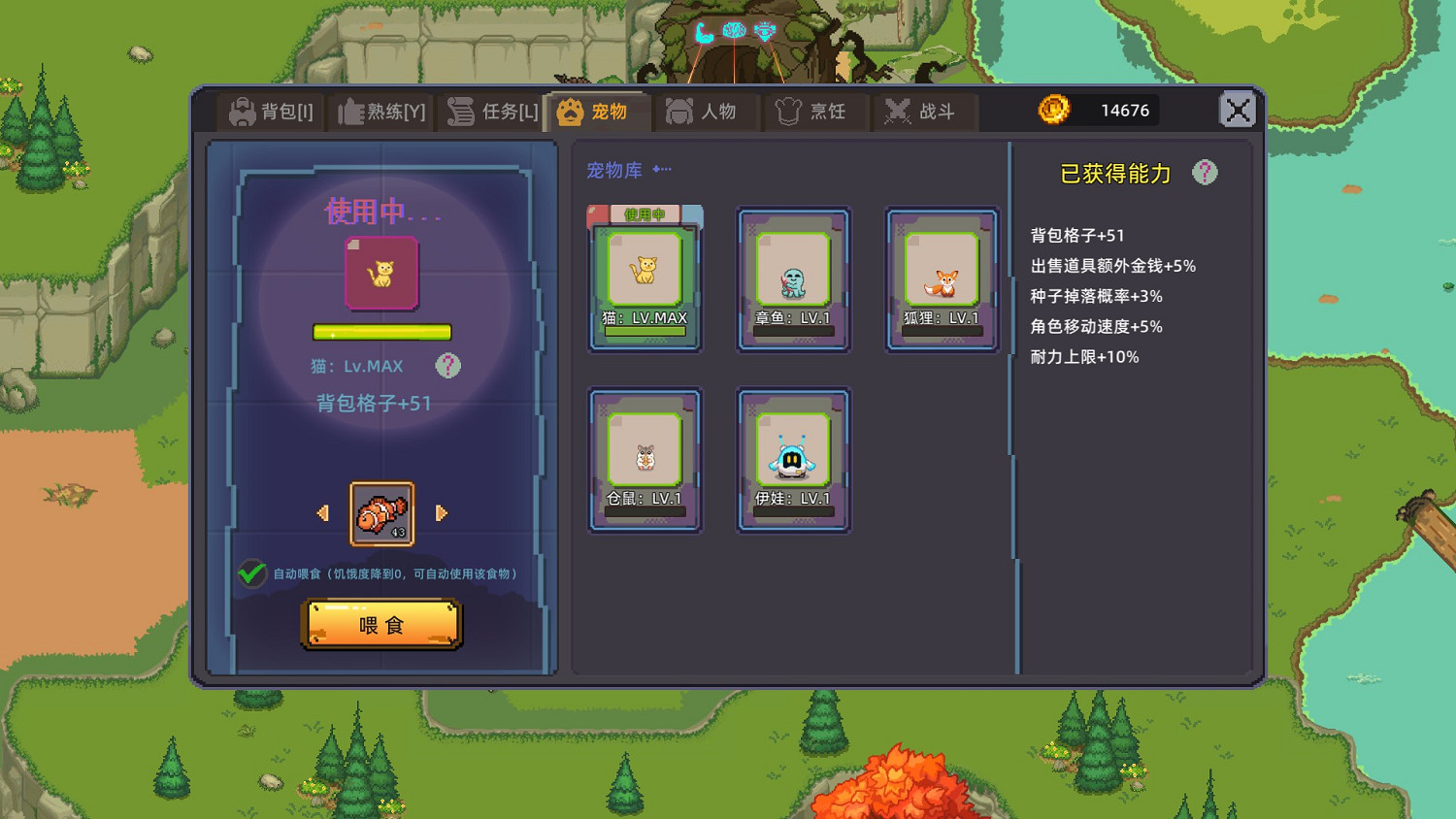Click the question mark beside 猫 Lv.MAX

click(447, 366)
